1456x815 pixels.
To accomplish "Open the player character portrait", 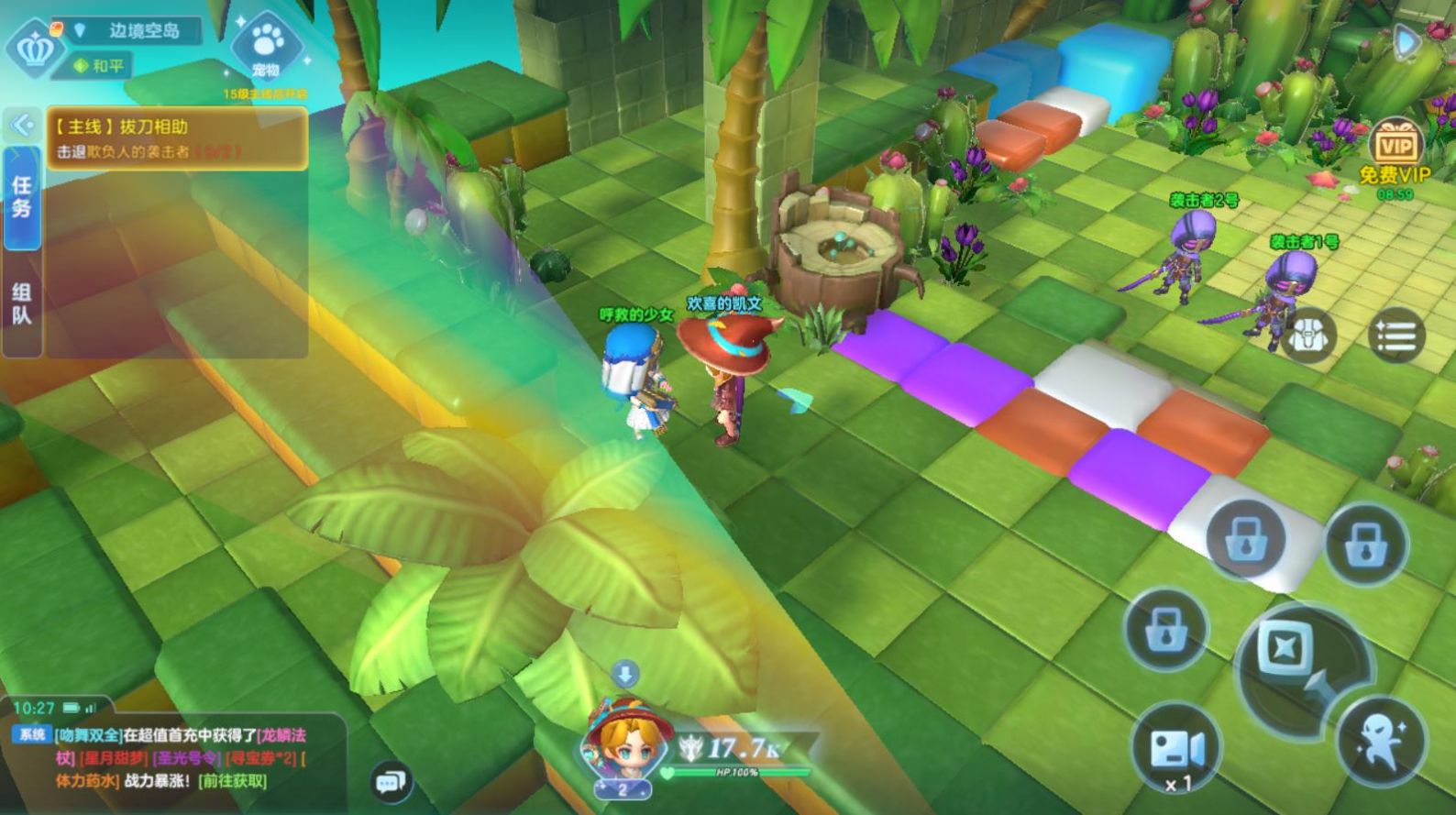I will 622,743.
